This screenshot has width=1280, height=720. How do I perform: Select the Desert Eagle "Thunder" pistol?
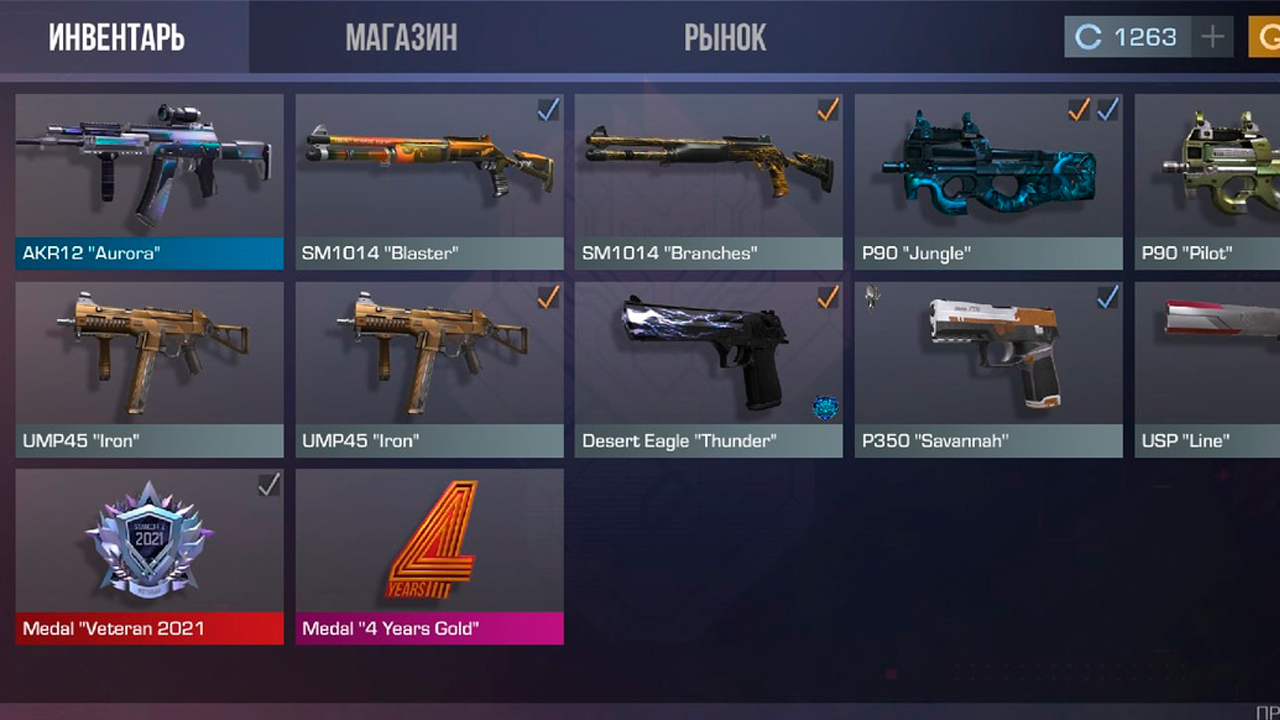708,369
